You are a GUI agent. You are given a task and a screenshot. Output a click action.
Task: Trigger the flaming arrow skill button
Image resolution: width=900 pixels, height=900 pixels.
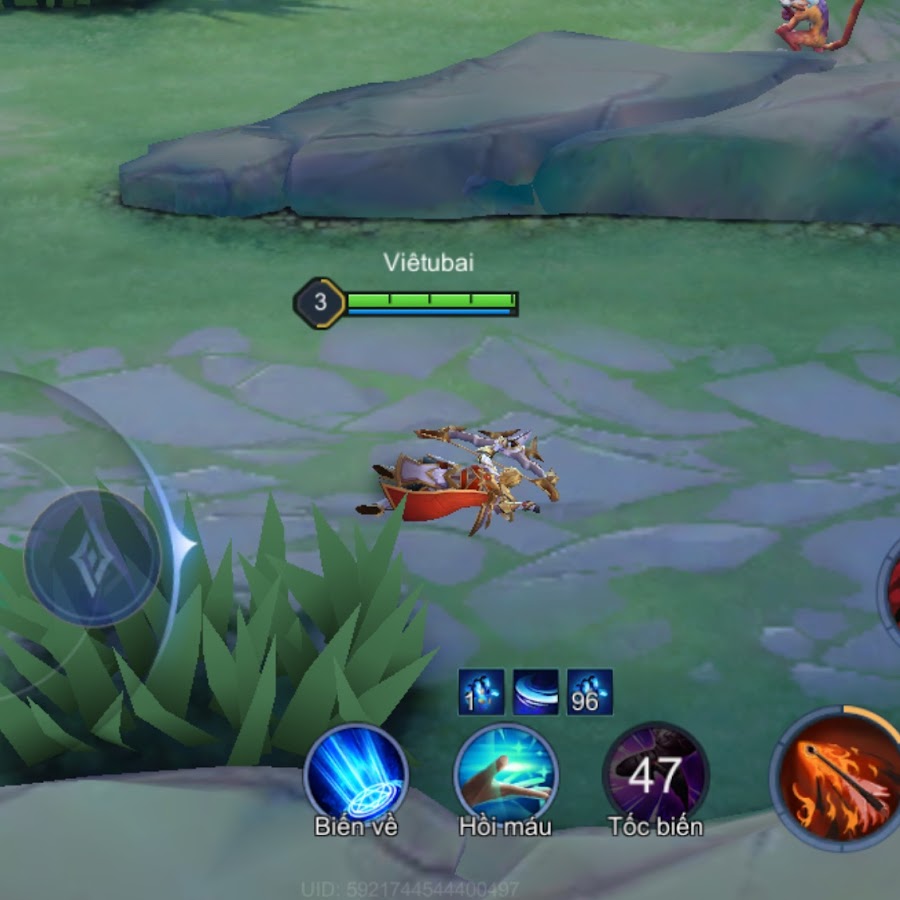pyautogui.click(x=838, y=778)
